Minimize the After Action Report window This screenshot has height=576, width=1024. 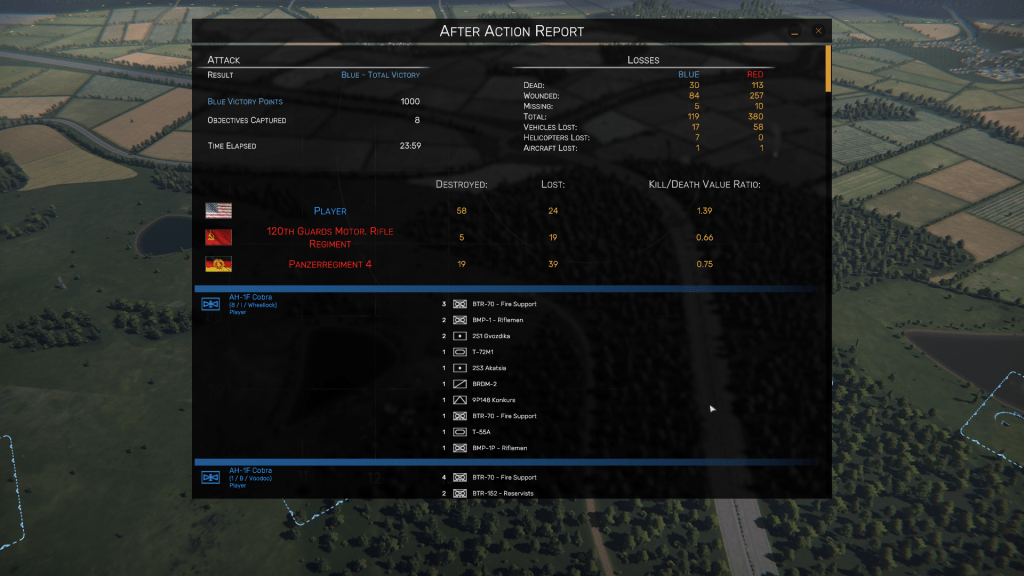pos(795,32)
